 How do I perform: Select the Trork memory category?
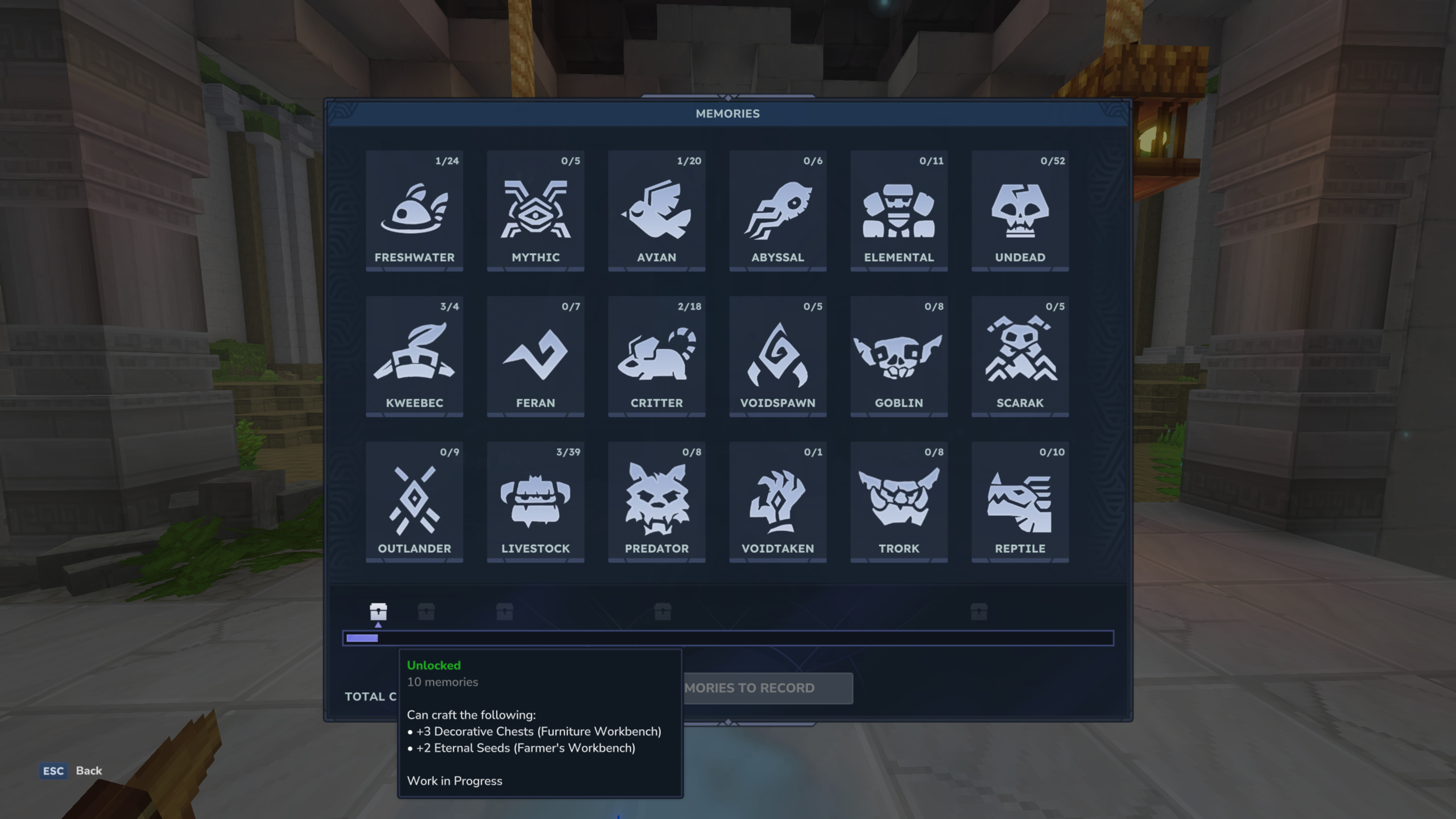pyautogui.click(x=898, y=503)
